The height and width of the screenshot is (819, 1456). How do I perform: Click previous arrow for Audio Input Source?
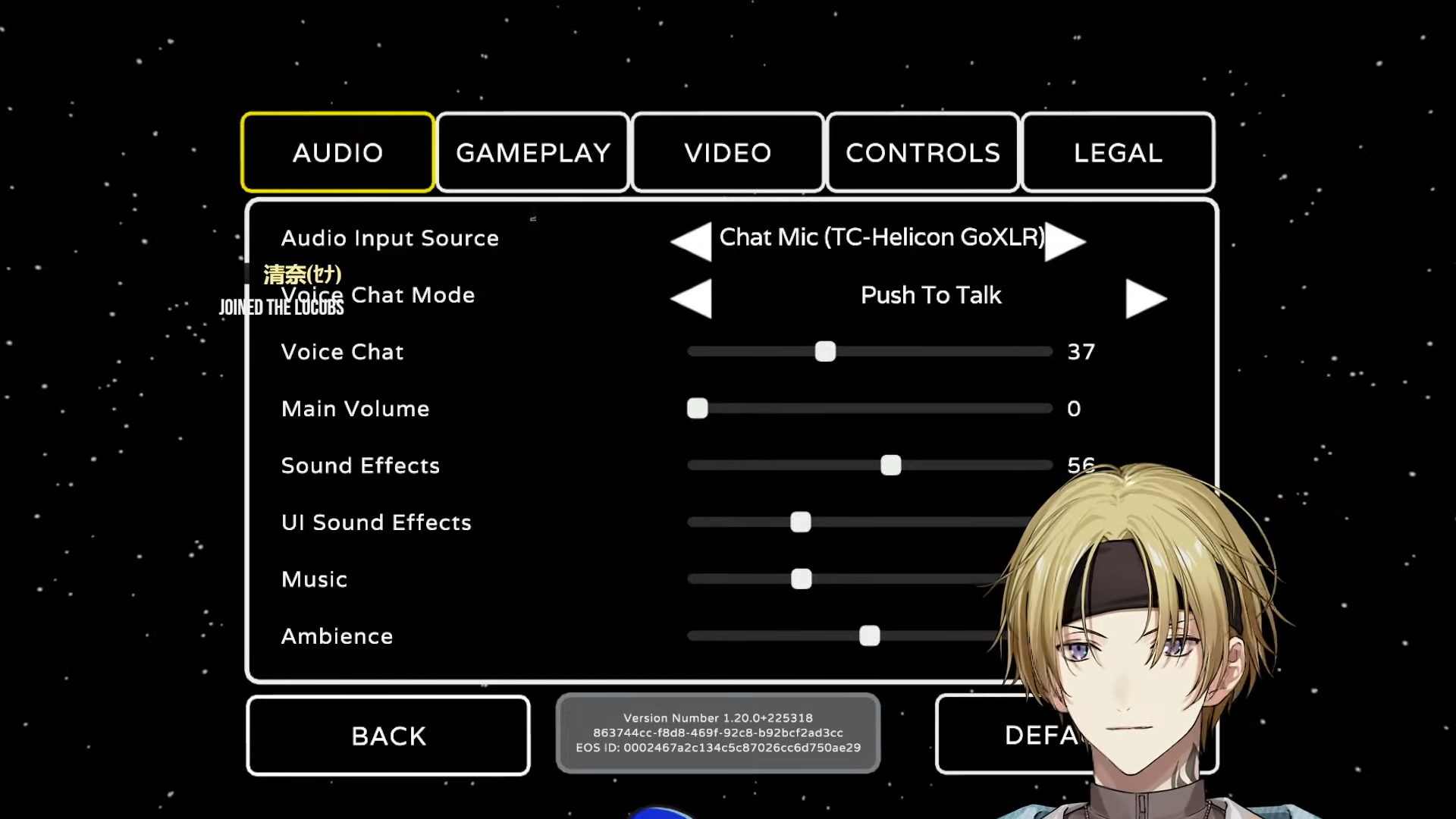point(692,241)
